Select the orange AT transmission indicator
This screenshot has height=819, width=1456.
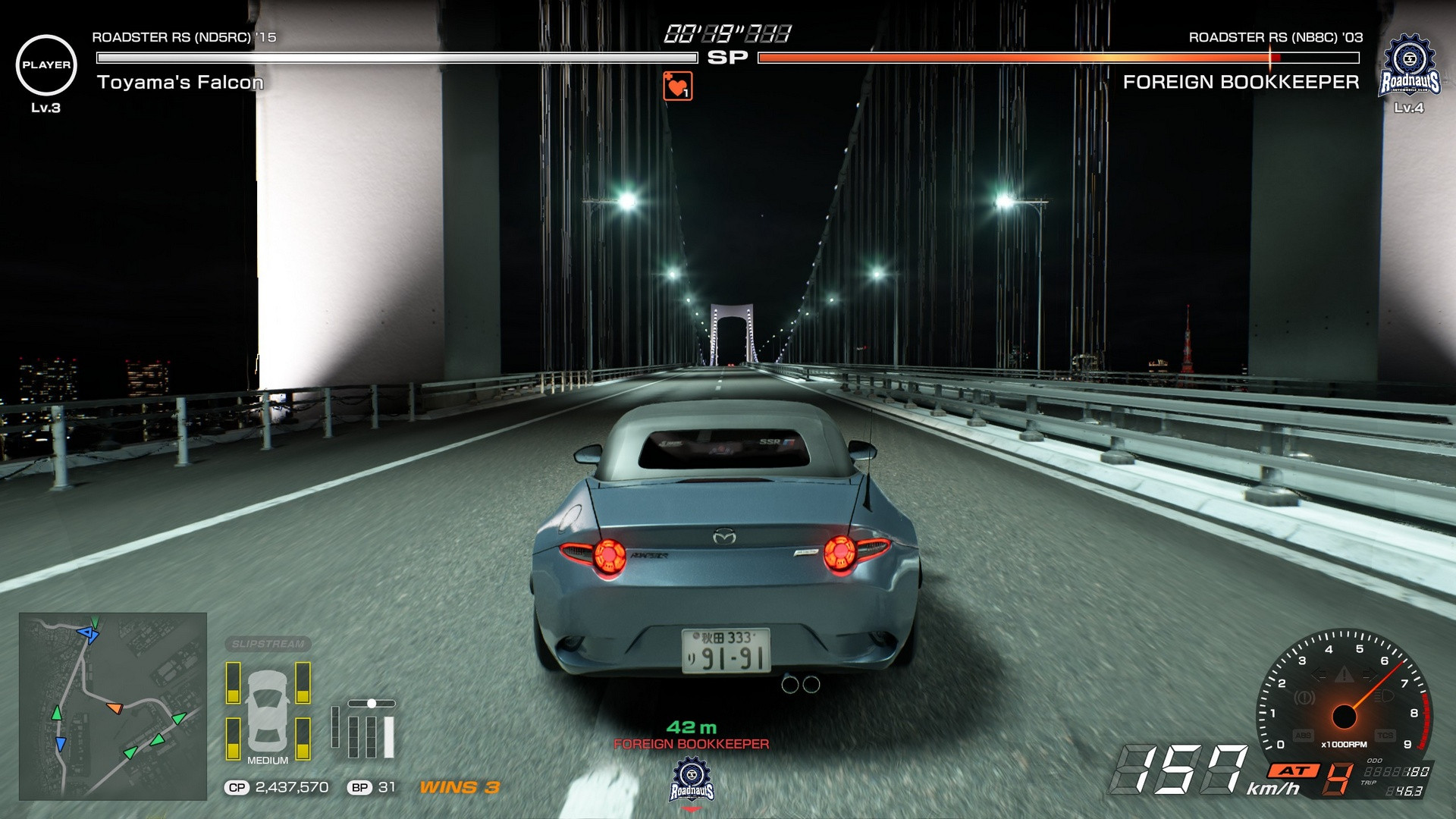click(1294, 770)
